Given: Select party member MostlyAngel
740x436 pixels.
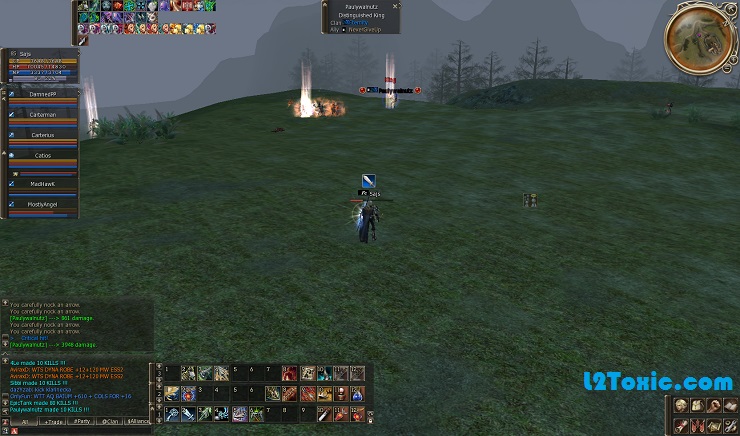Looking at the screenshot, I should (x=42, y=204).
